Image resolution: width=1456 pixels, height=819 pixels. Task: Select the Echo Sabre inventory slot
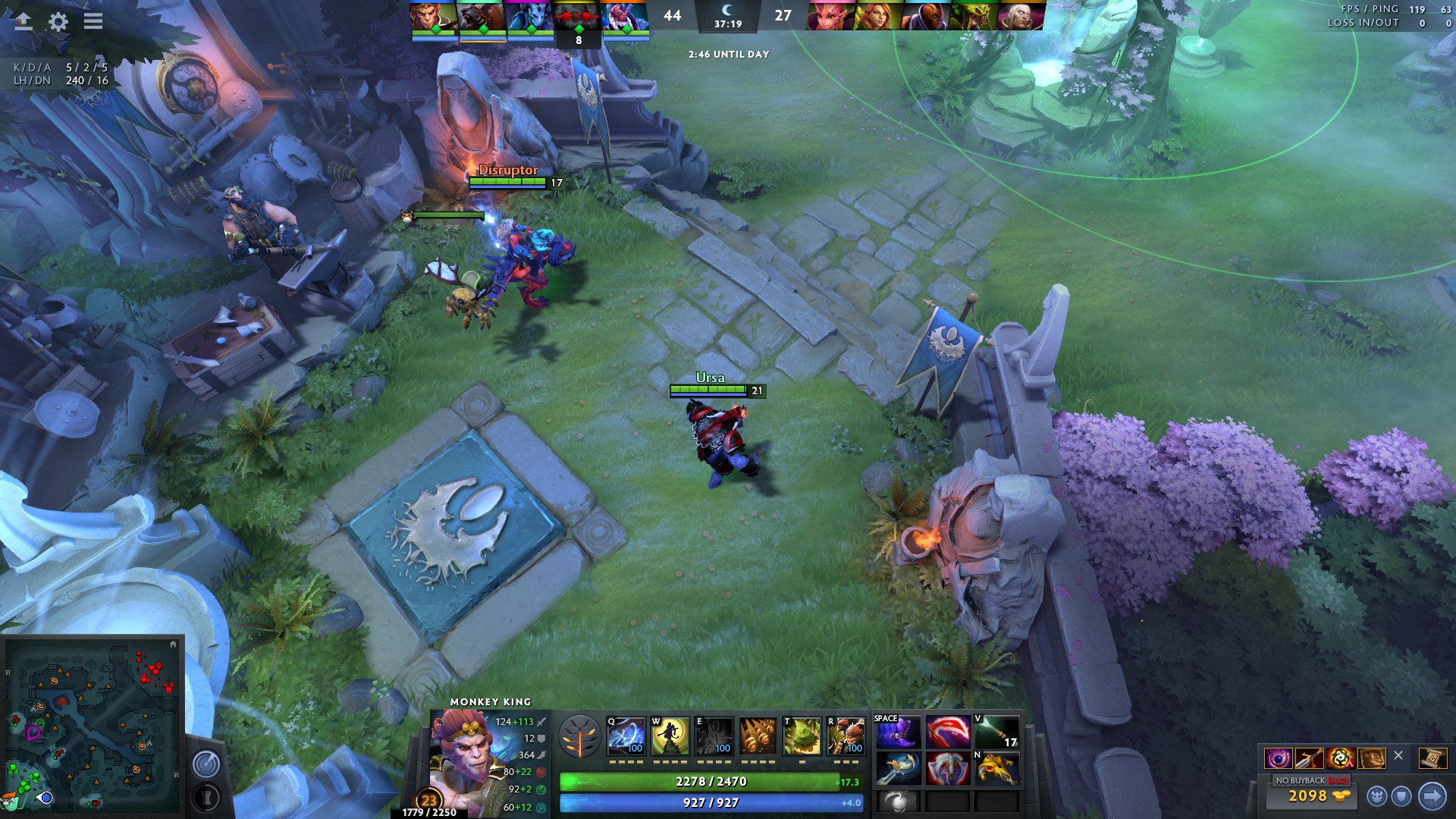pos(898,769)
